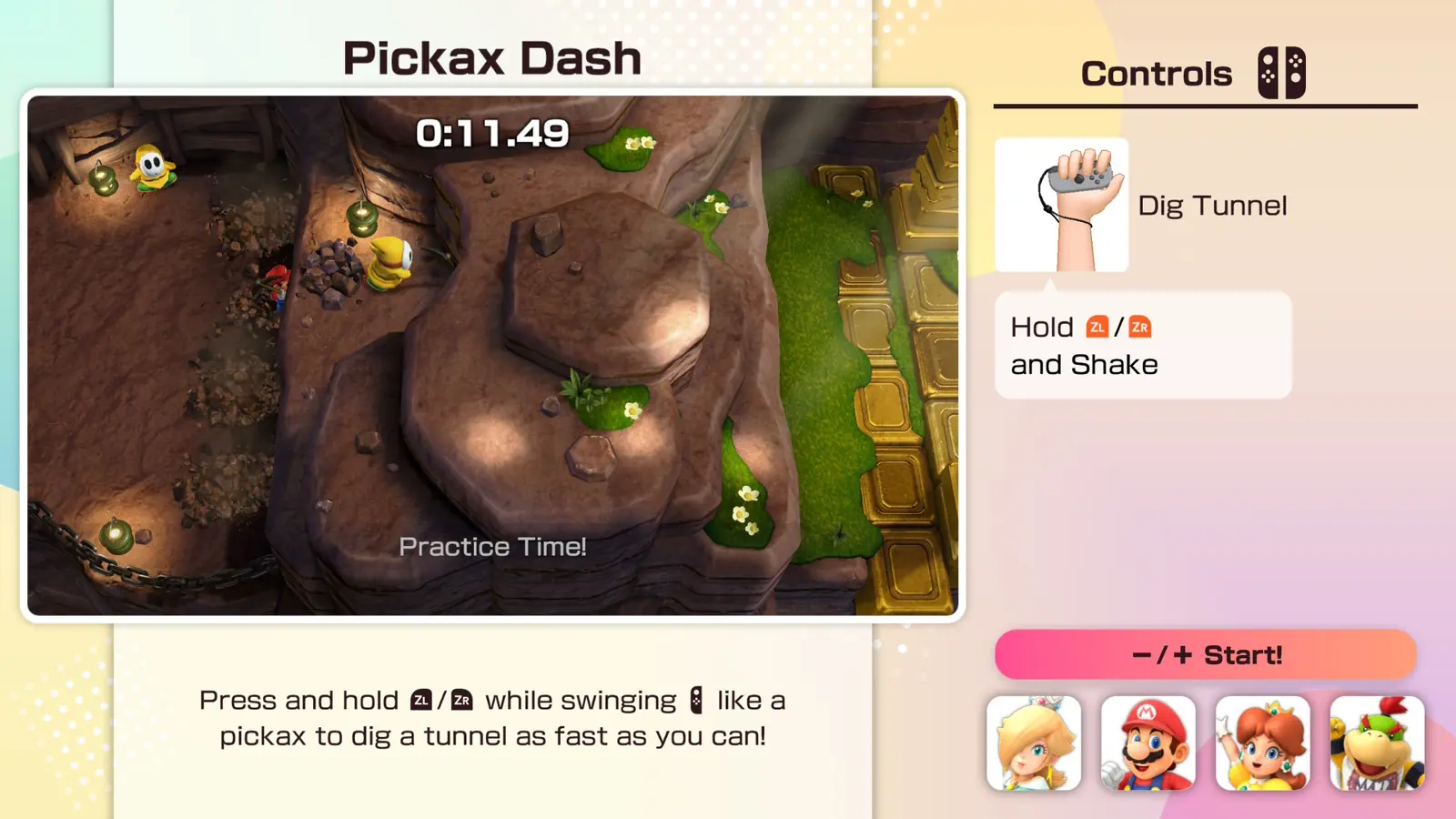The image size is (1456, 819).
Task: Click the Hold and Shake instruction box
Action: coord(1142,345)
